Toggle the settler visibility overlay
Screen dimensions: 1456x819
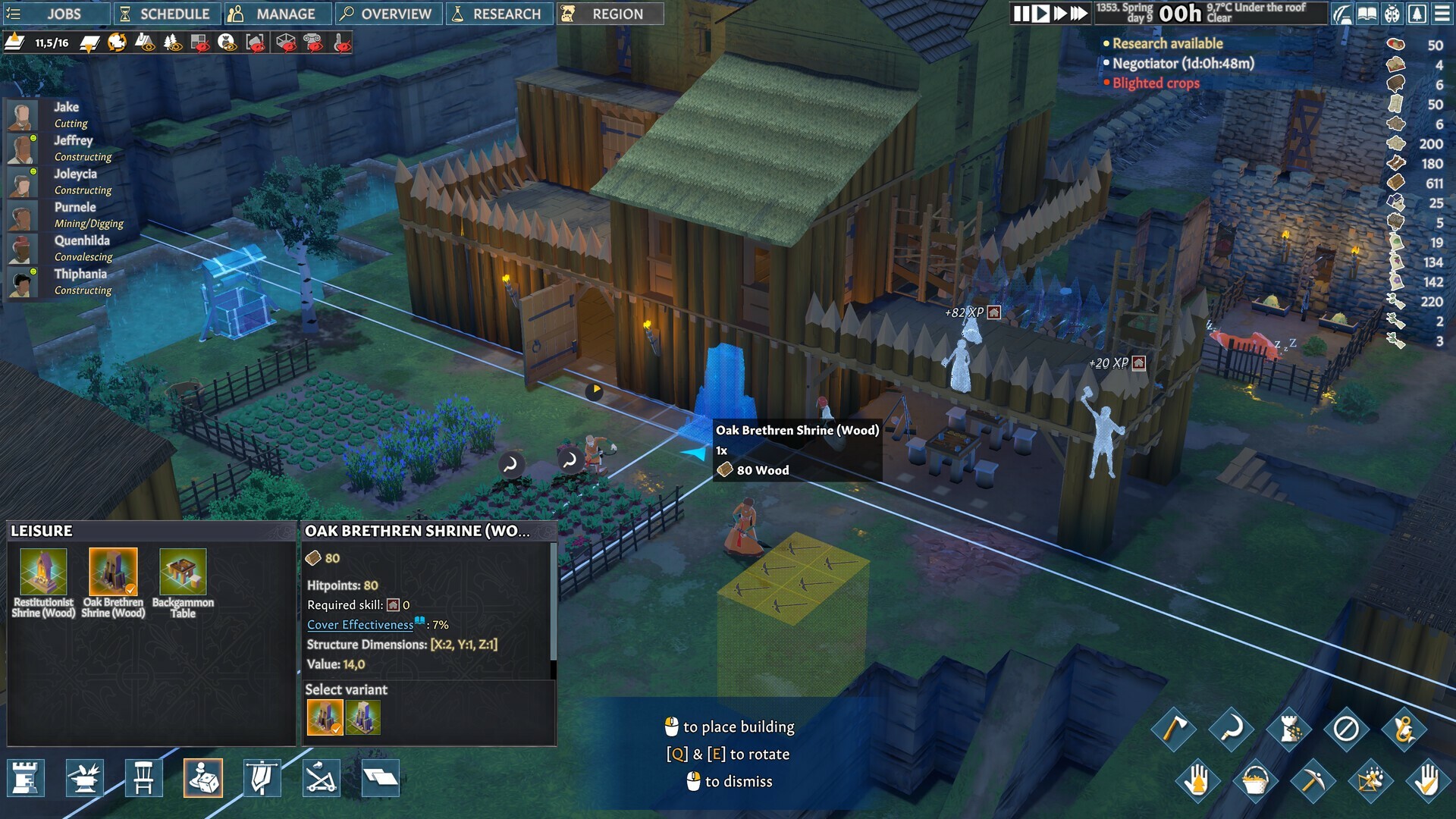click(x=228, y=42)
